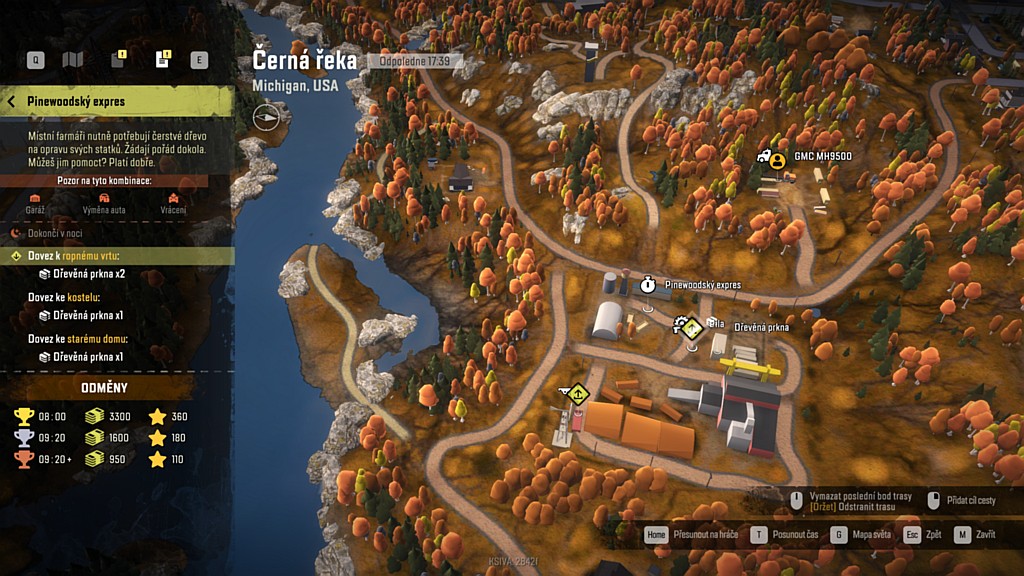Click the Pinewoodský expres stopwatch marker
The width and height of the screenshot is (1024, 576).
point(648,285)
